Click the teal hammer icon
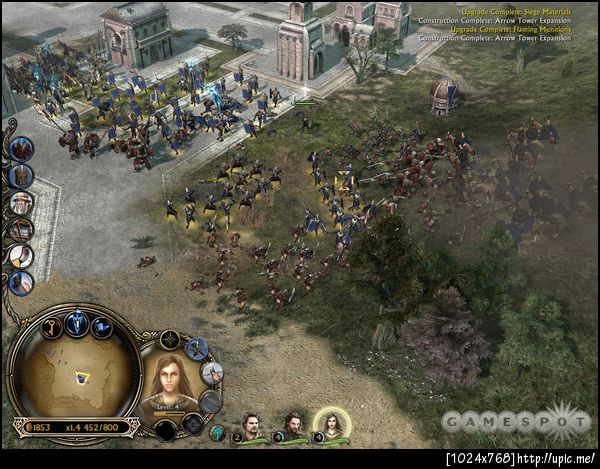 217,433
